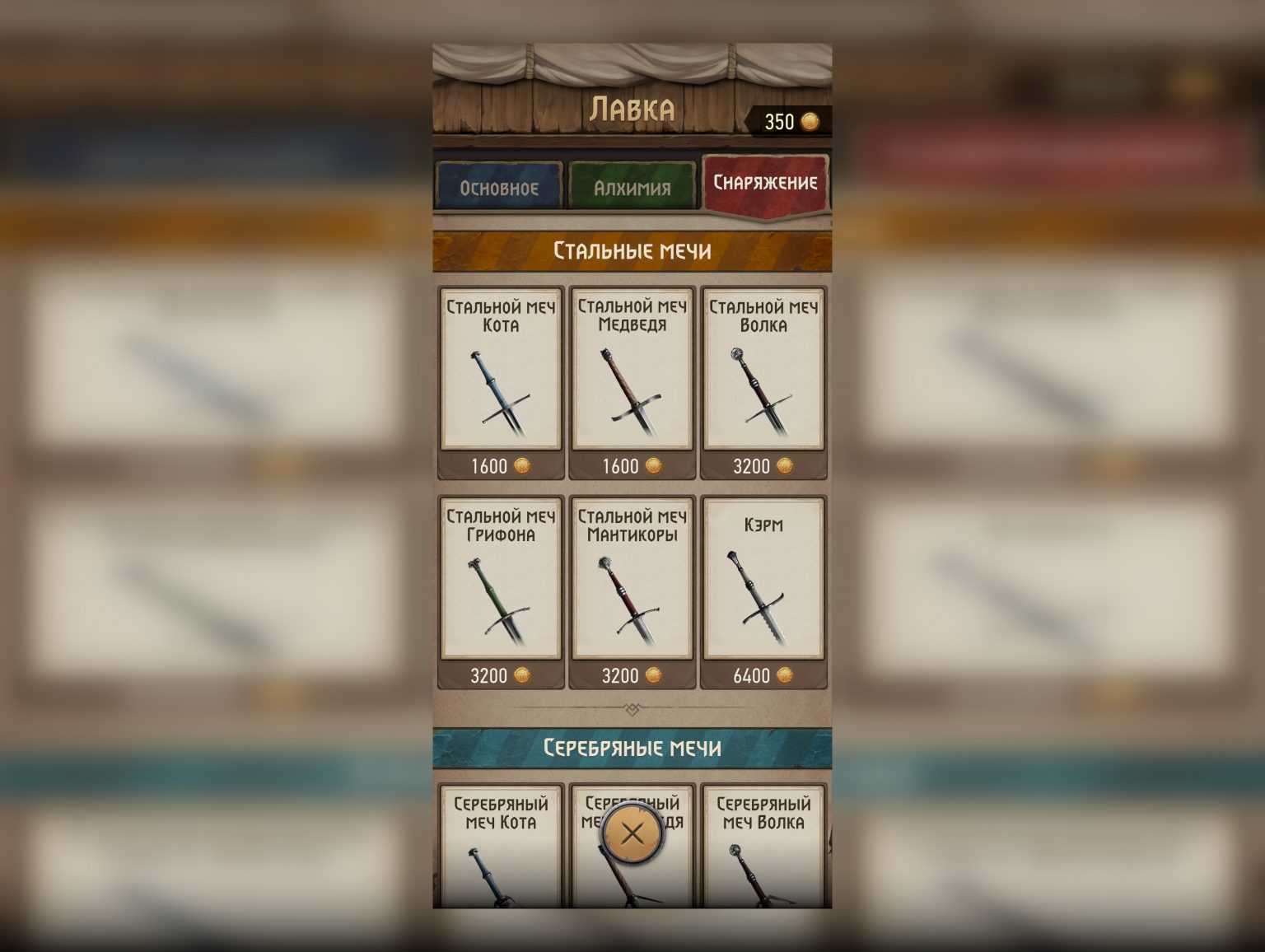Select the Стальной меч Грифона sword illustration
1265x952 pixels.
[499, 601]
